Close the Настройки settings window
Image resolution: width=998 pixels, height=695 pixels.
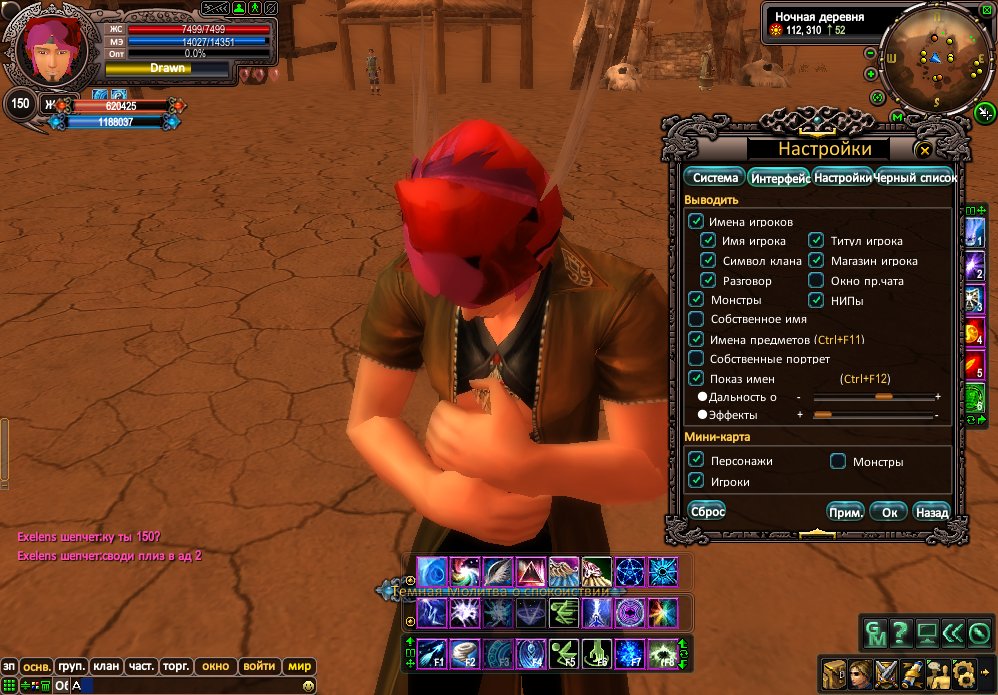[925, 150]
